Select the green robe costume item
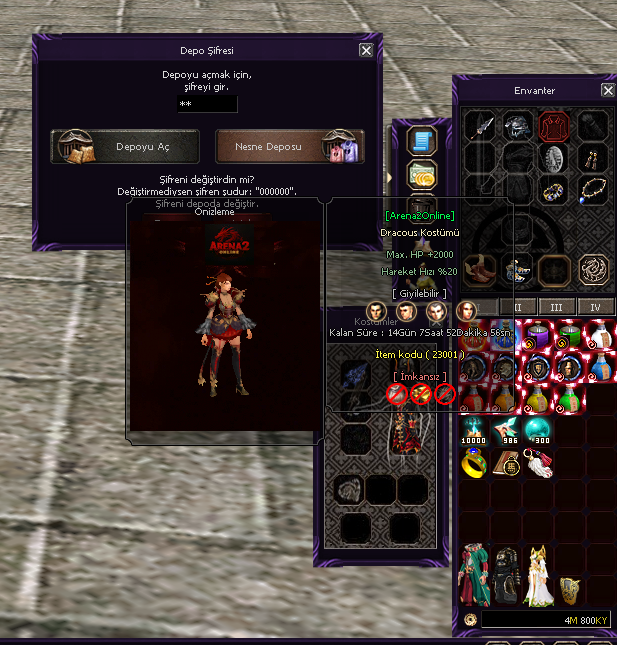617x645 pixels. pyautogui.click(x=472, y=576)
